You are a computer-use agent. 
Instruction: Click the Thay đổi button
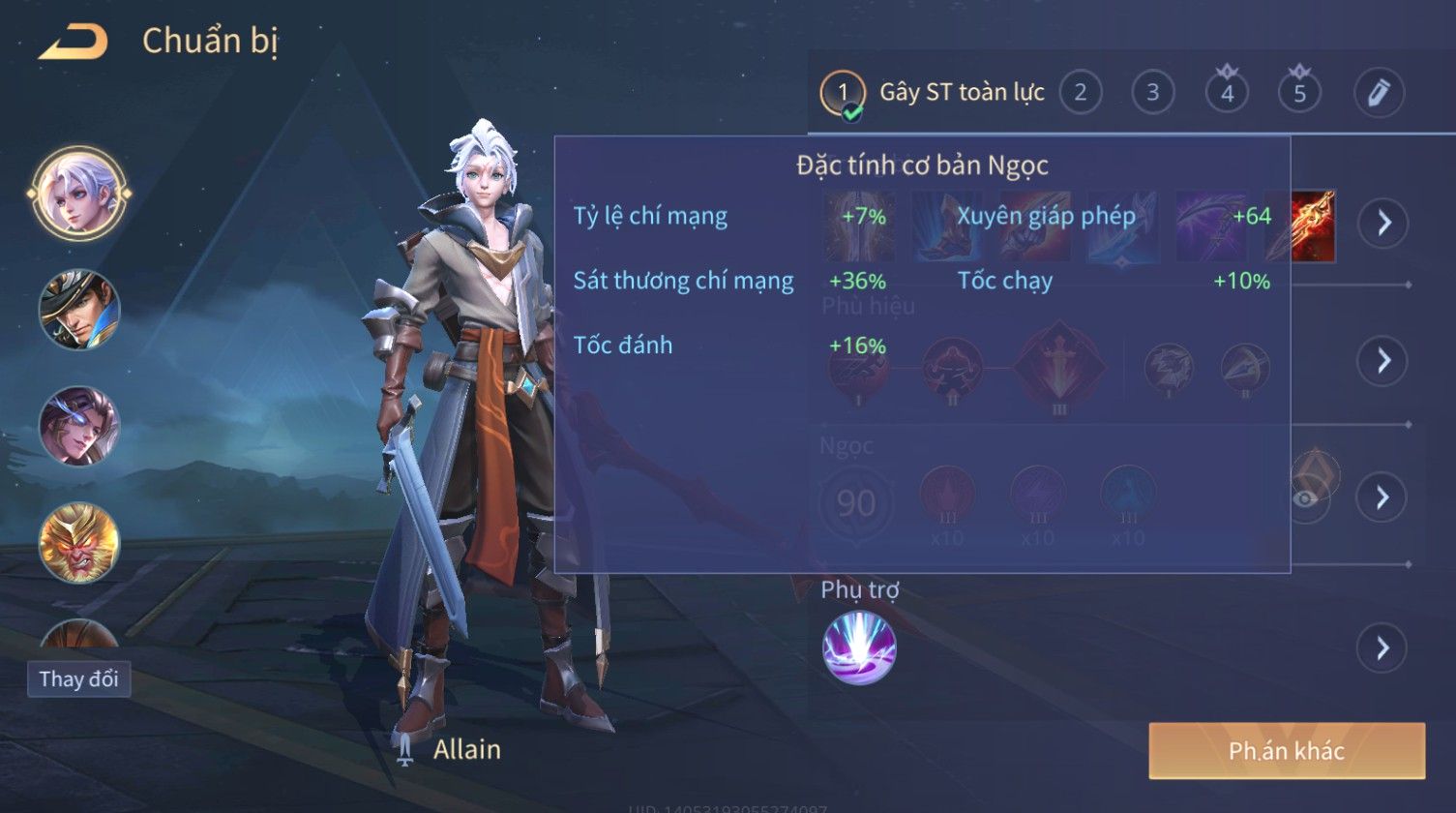tap(78, 678)
